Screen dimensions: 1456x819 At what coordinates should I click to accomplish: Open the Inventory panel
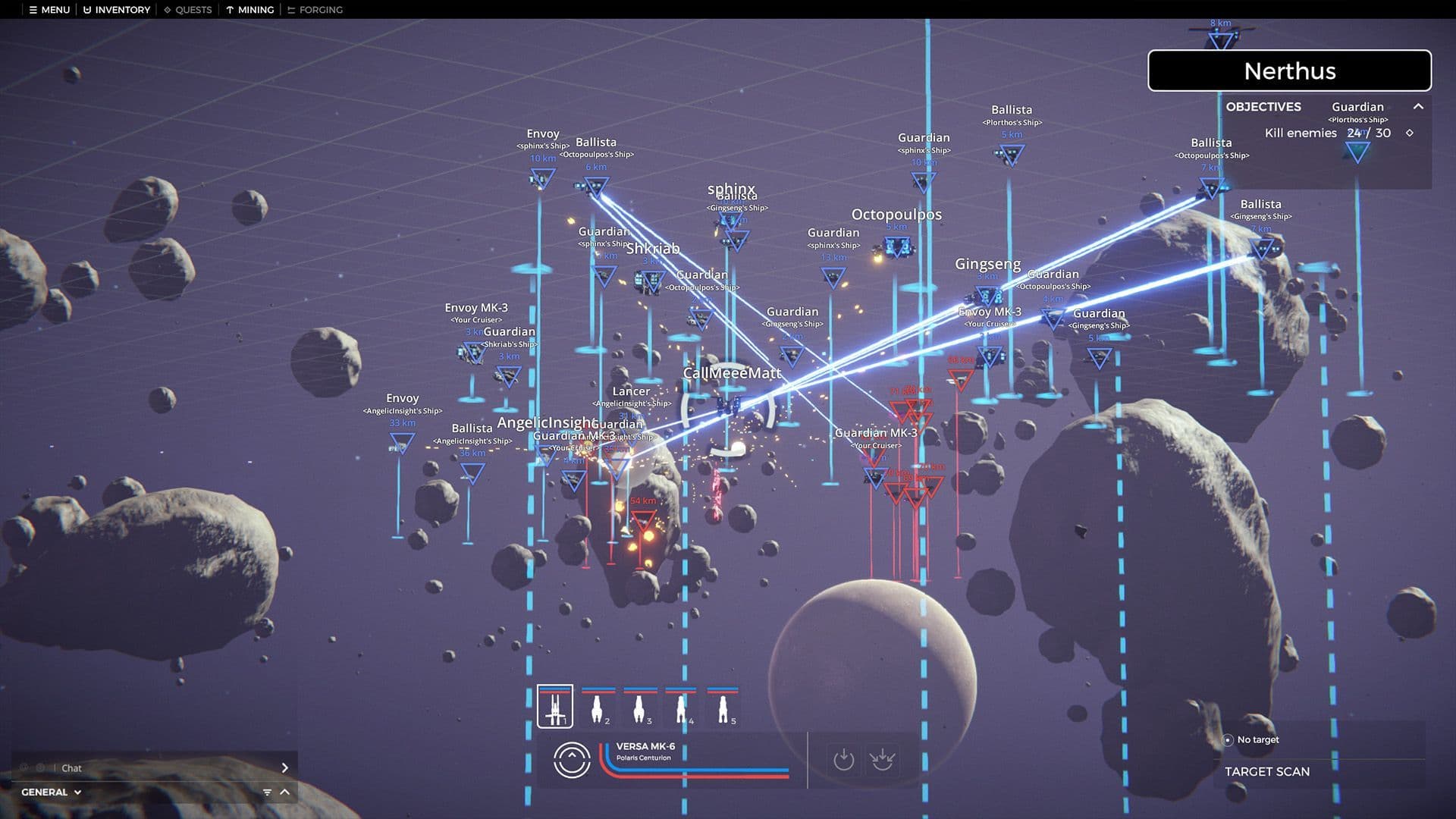tap(117, 10)
